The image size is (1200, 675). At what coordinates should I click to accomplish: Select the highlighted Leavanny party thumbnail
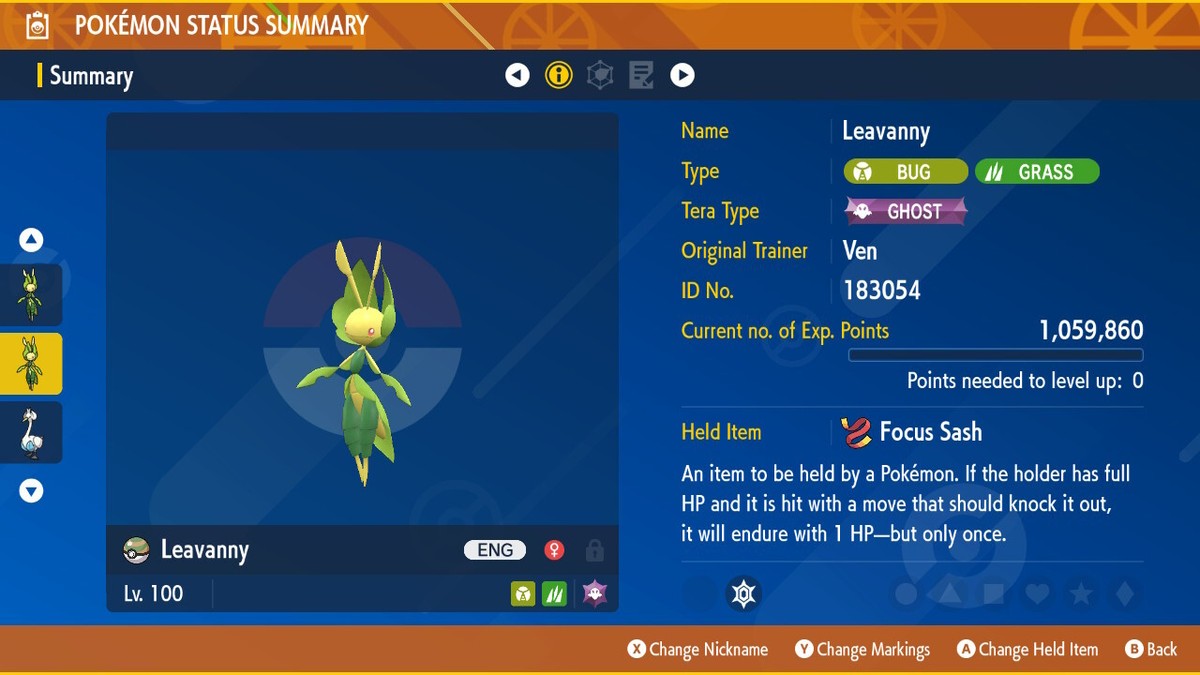click(32, 363)
